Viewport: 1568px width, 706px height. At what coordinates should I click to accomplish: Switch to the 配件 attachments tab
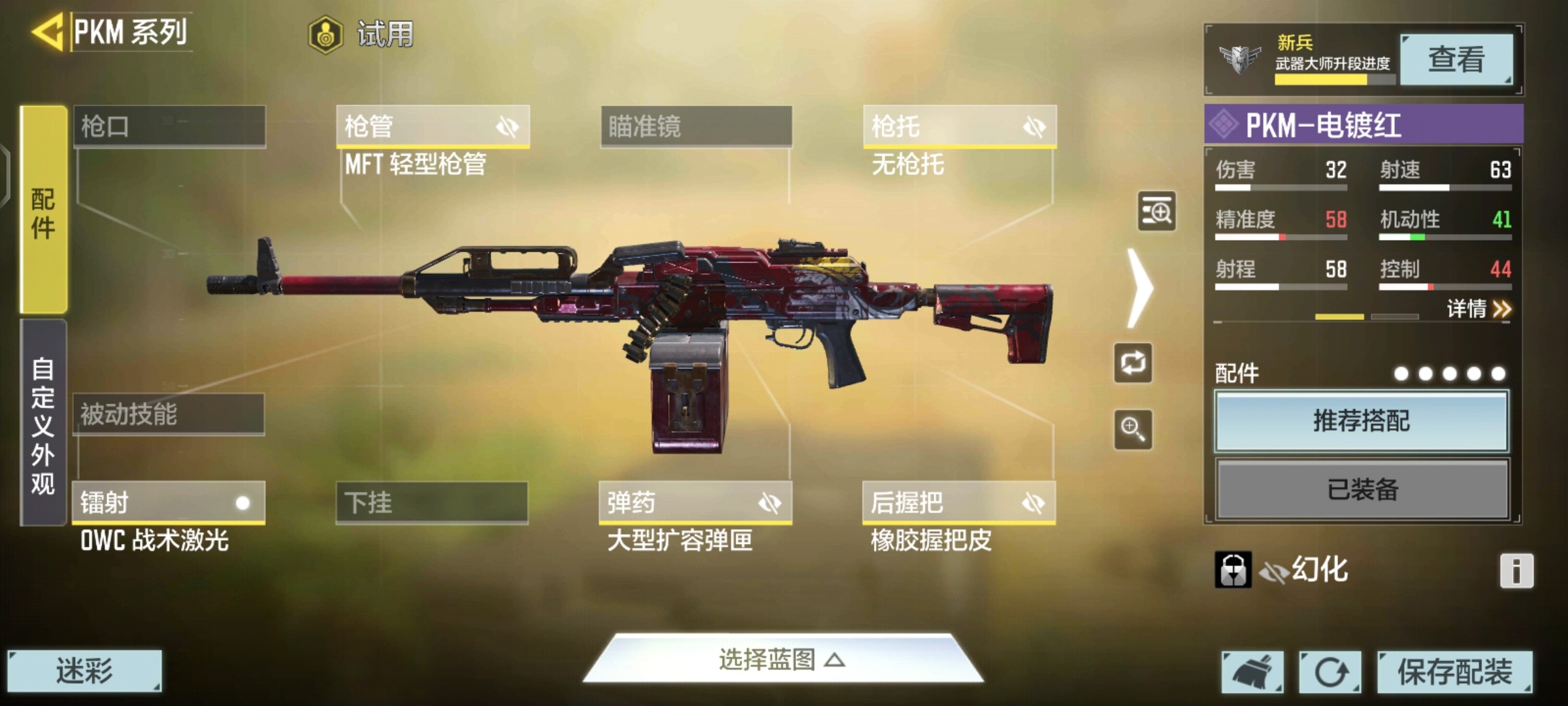(44, 210)
